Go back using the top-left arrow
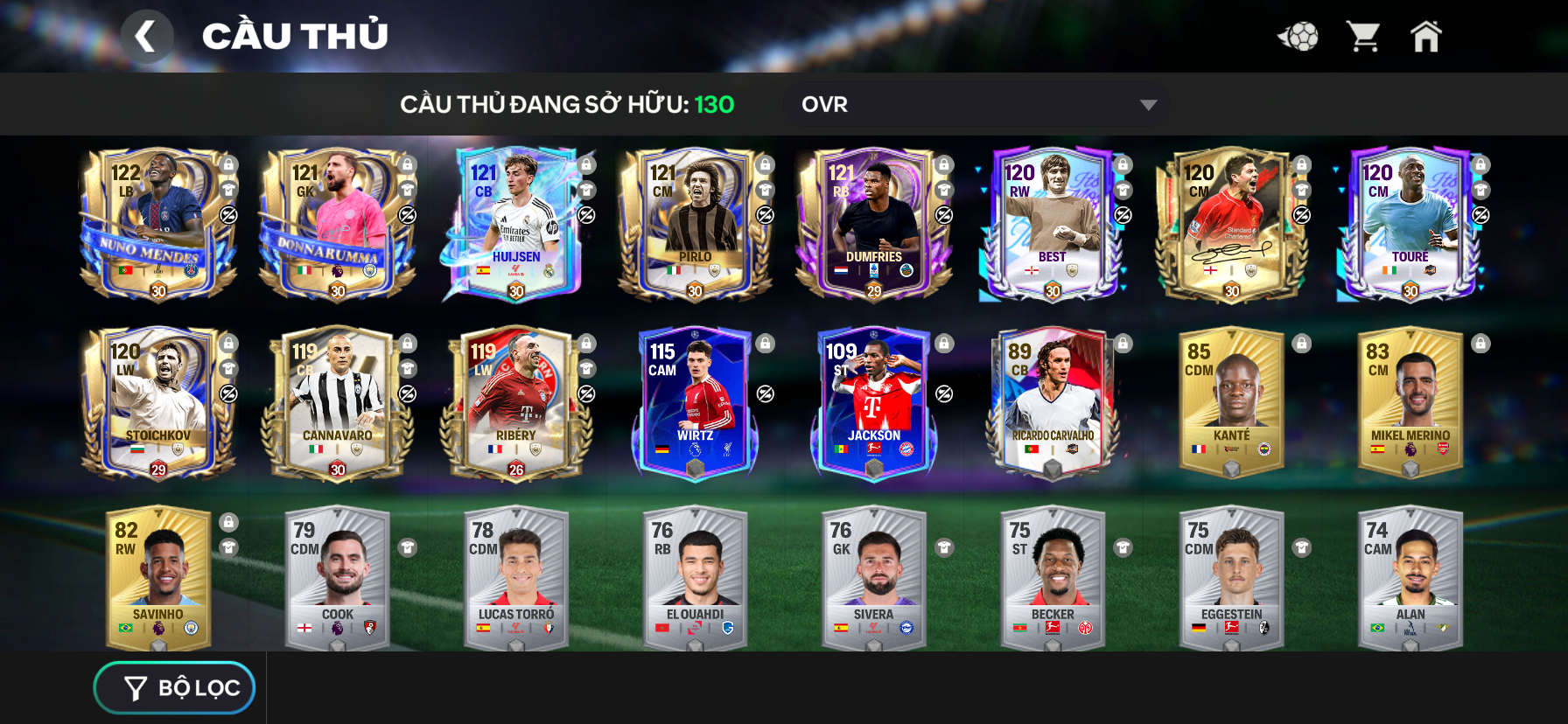 pos(146,37)
